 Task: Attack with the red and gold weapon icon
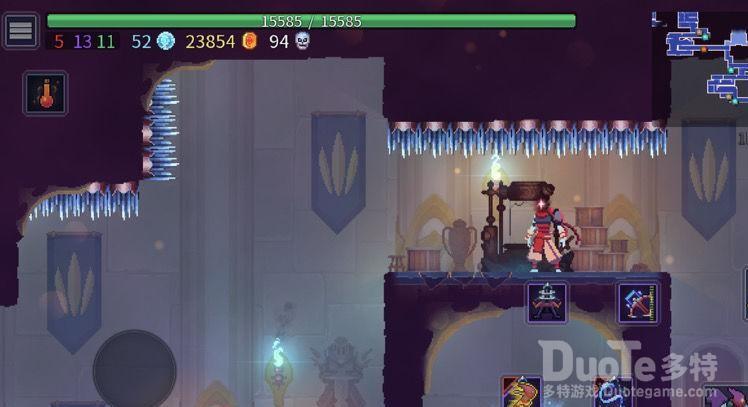tap(521, 392)
